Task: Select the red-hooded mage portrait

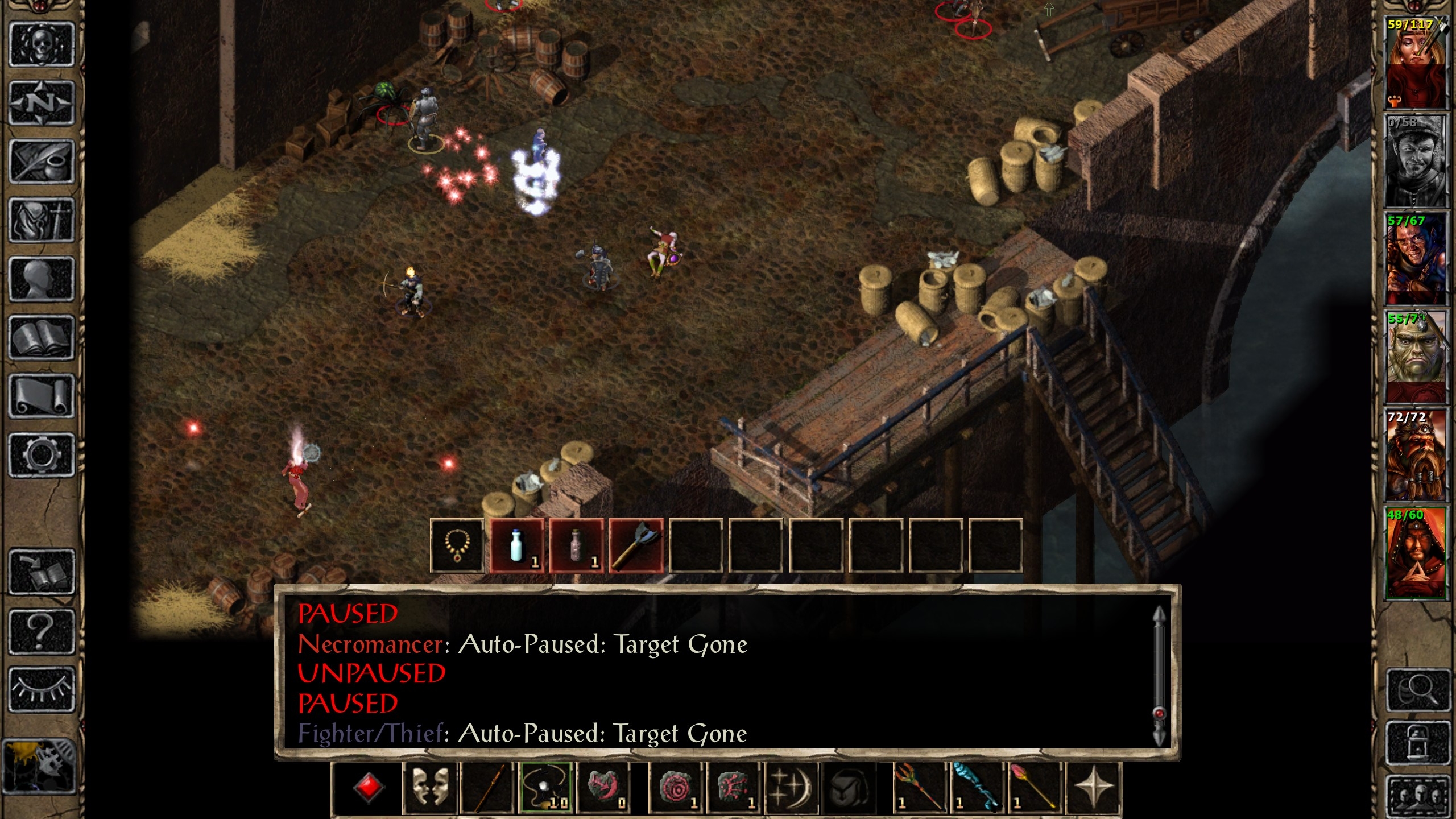Action: point(1415,553)
